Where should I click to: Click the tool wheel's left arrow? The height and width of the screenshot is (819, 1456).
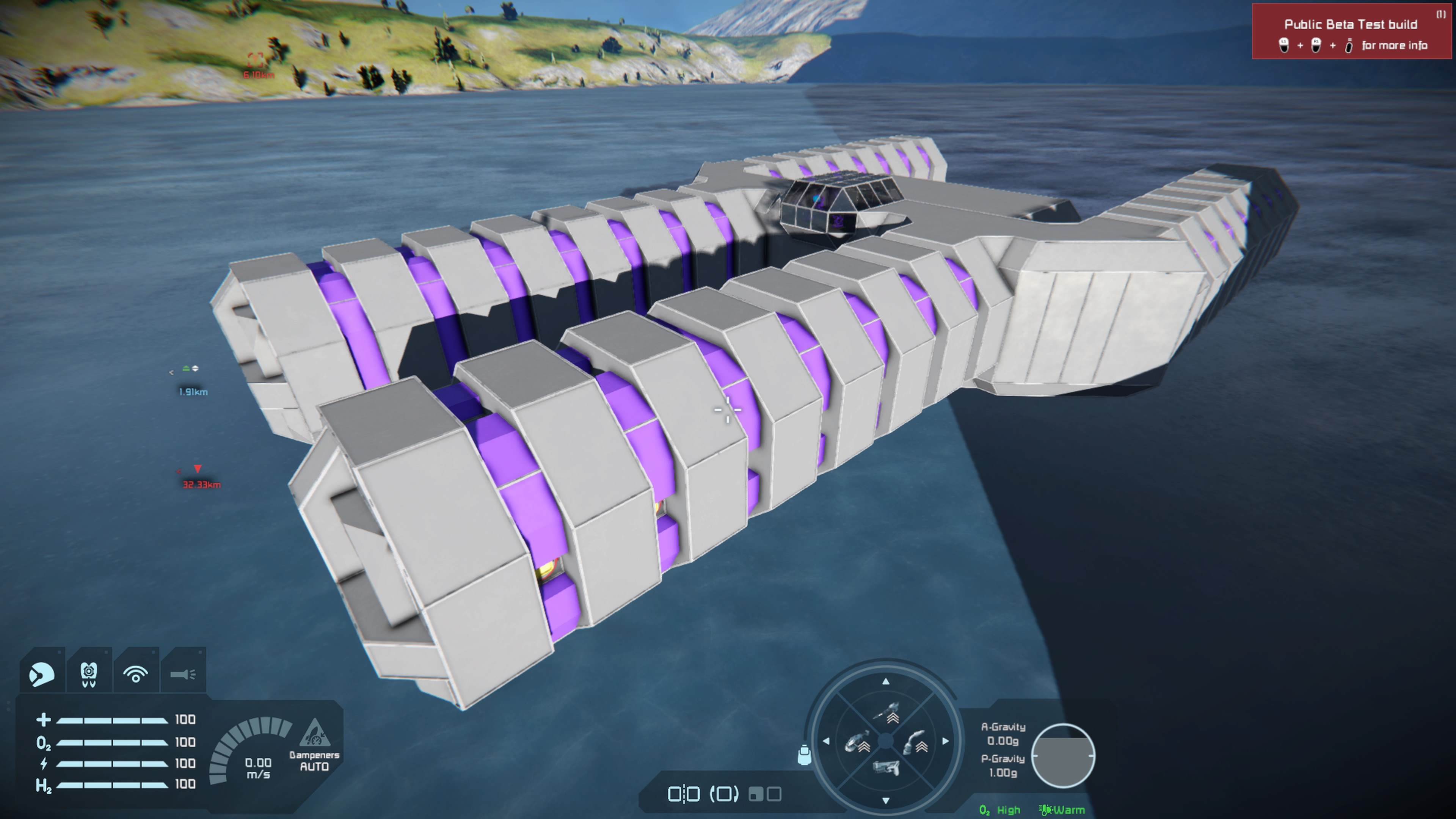pos(826,741)
